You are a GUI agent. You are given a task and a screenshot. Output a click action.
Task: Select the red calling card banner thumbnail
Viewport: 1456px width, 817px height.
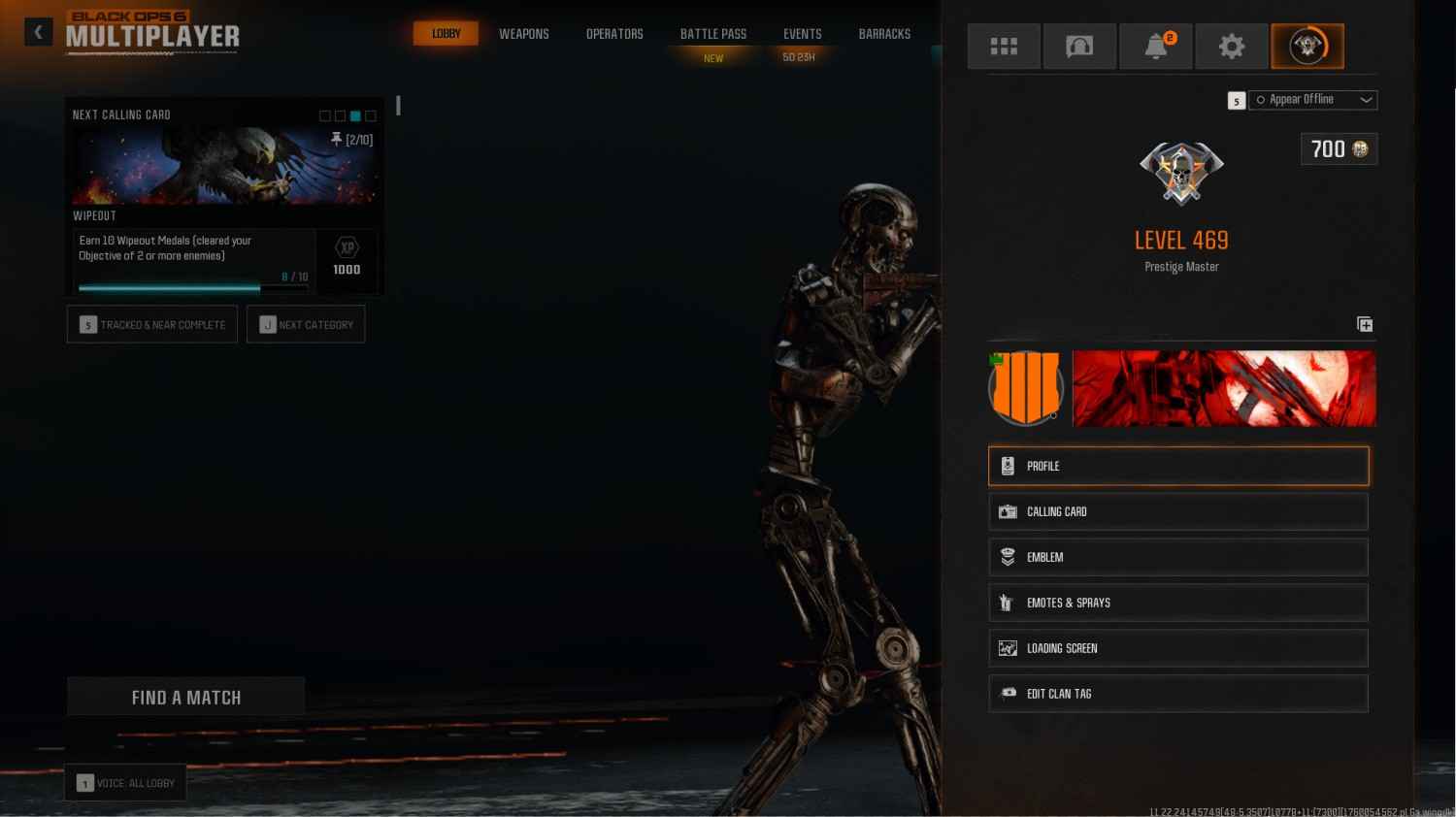click(1223, 388)
